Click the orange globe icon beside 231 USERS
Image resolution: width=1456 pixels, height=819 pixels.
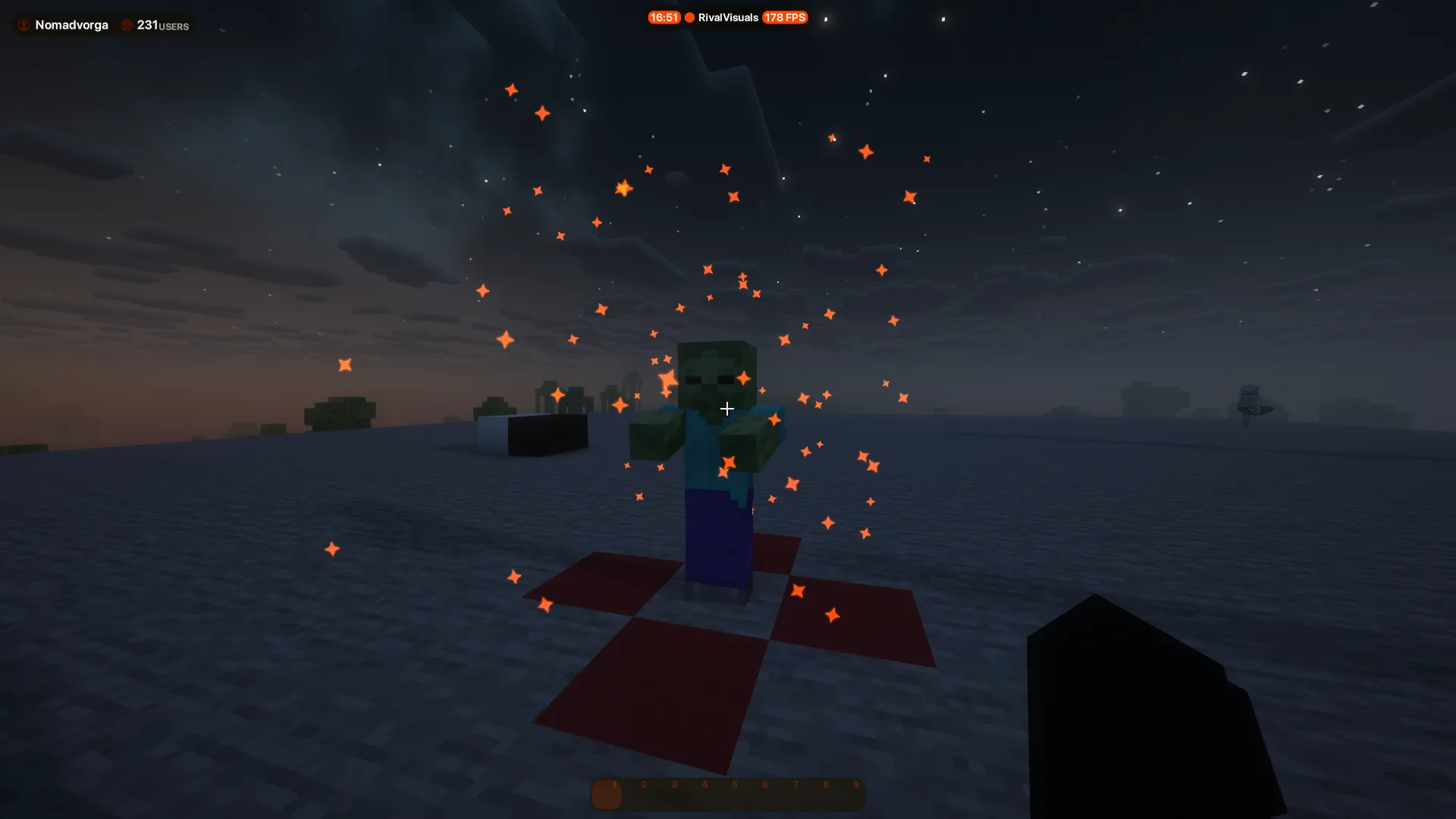(126, 25)
